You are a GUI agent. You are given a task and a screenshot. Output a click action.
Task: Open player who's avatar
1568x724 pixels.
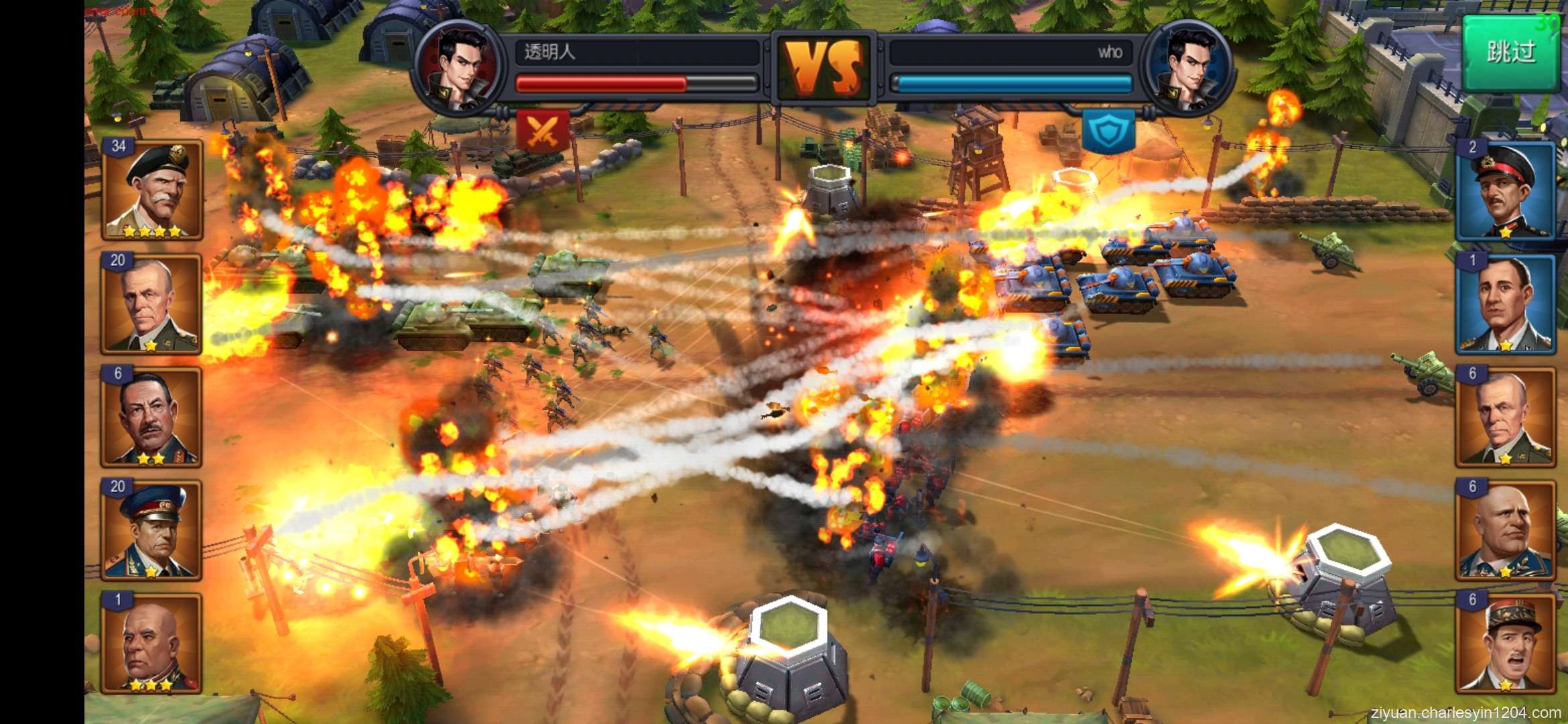[1188, 66]
